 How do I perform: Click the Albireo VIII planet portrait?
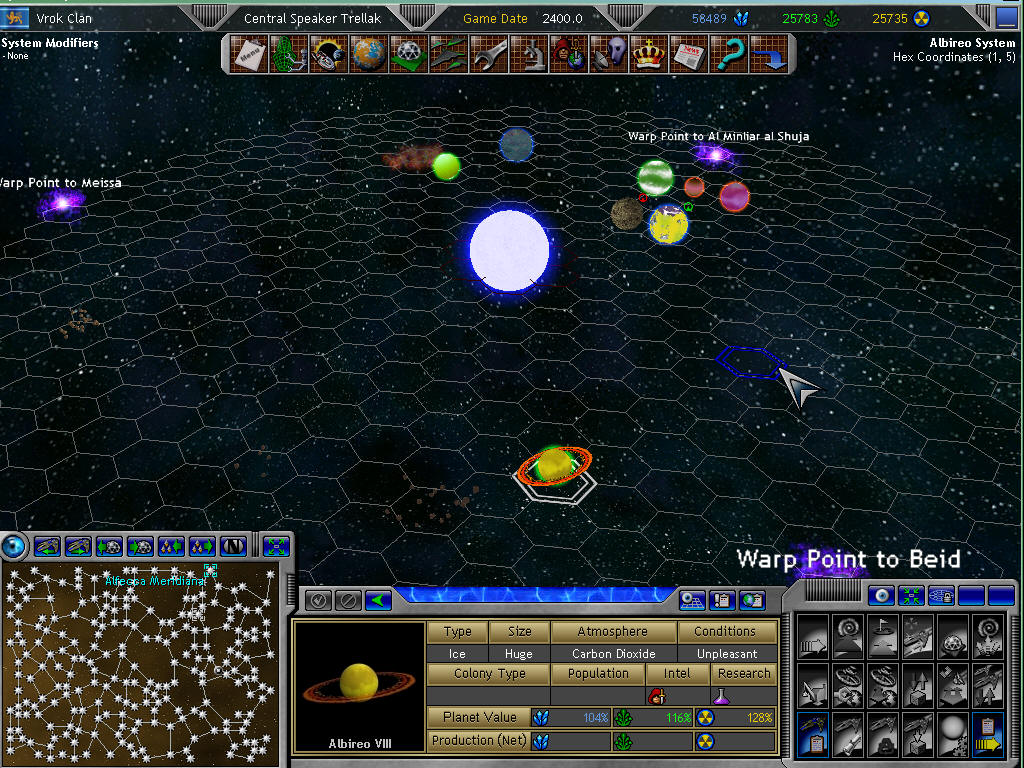pos(359,684)
